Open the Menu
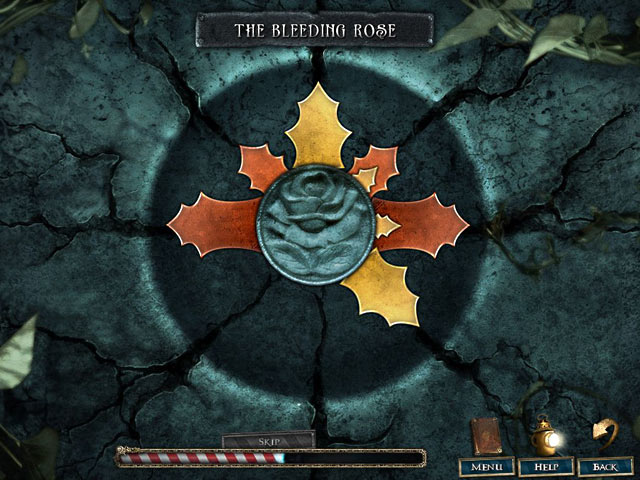This screenshot has height=480, width=640. [486, 467]
